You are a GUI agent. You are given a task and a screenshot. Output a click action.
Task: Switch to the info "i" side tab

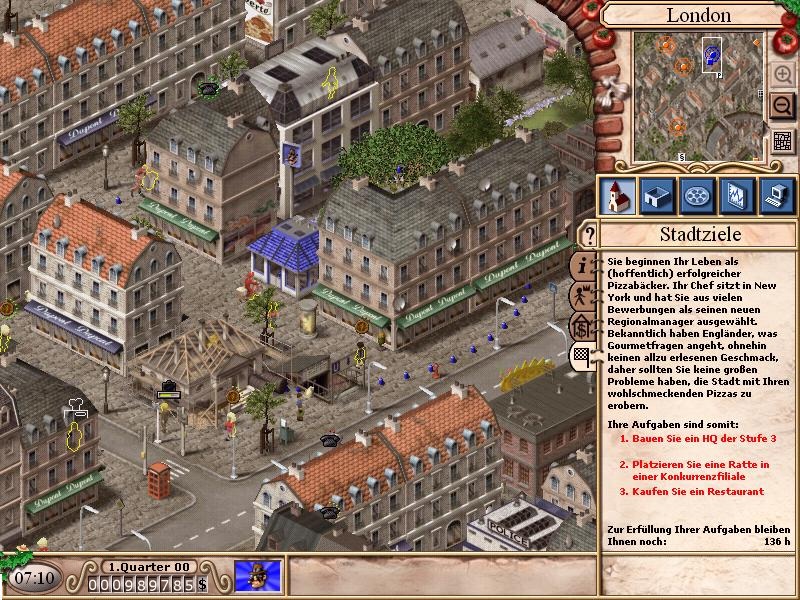583,267
